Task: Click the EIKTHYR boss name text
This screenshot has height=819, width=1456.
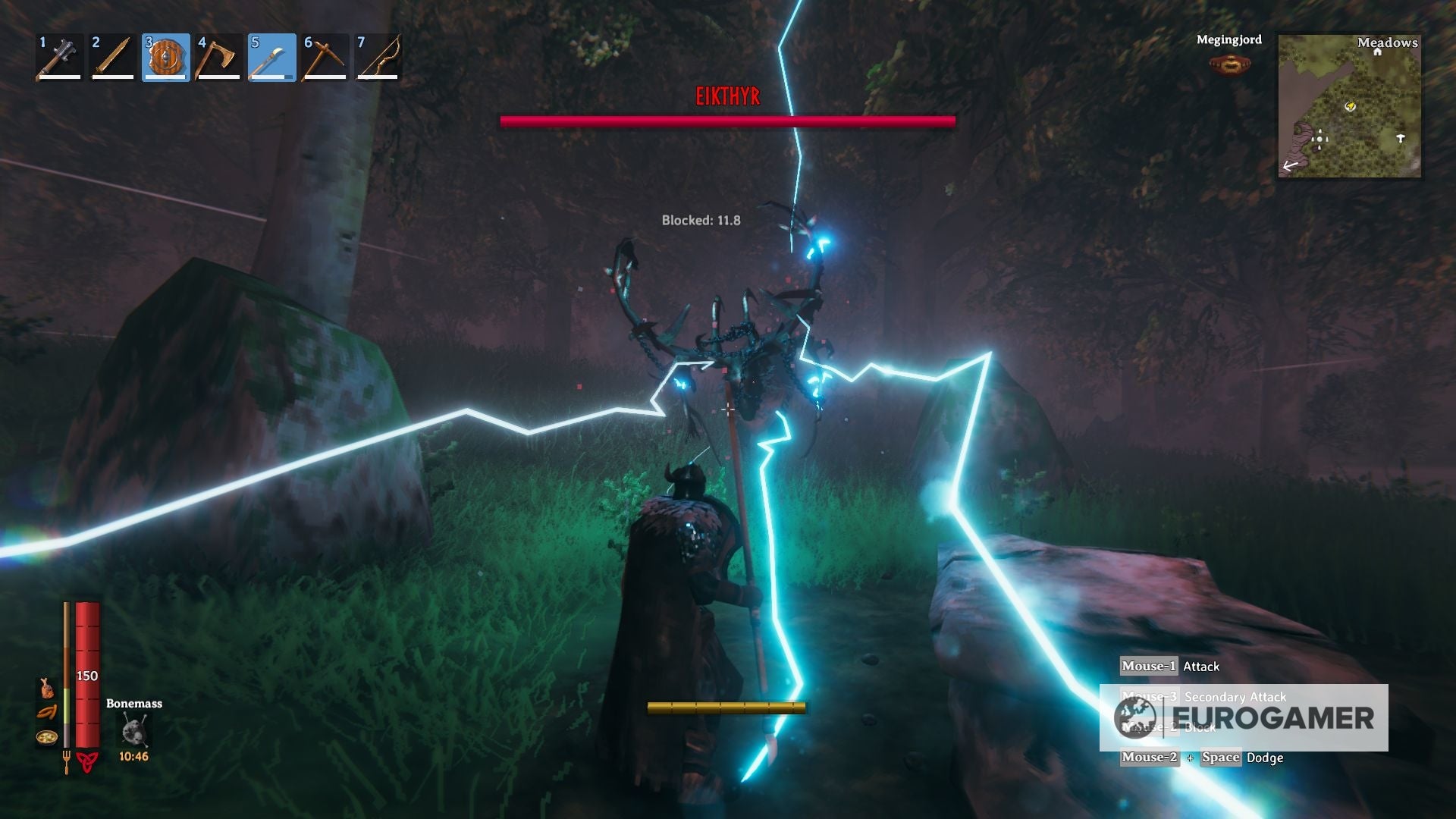Action: click(727, 96)
